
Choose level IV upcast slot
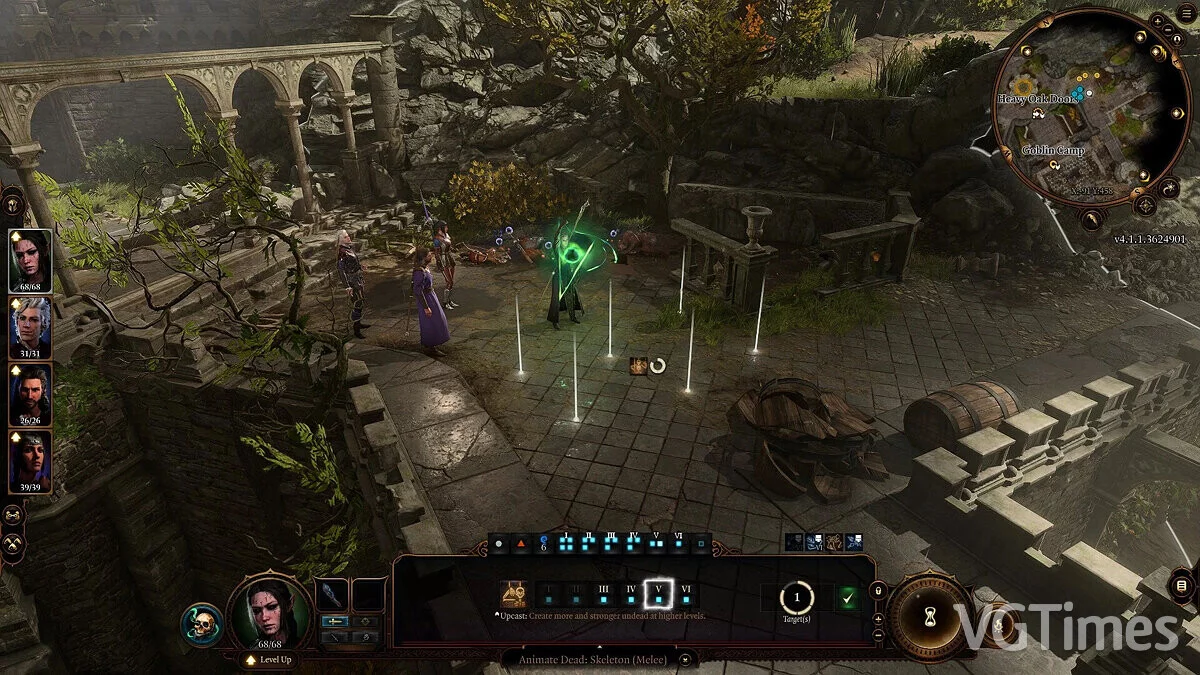[631, 595]
